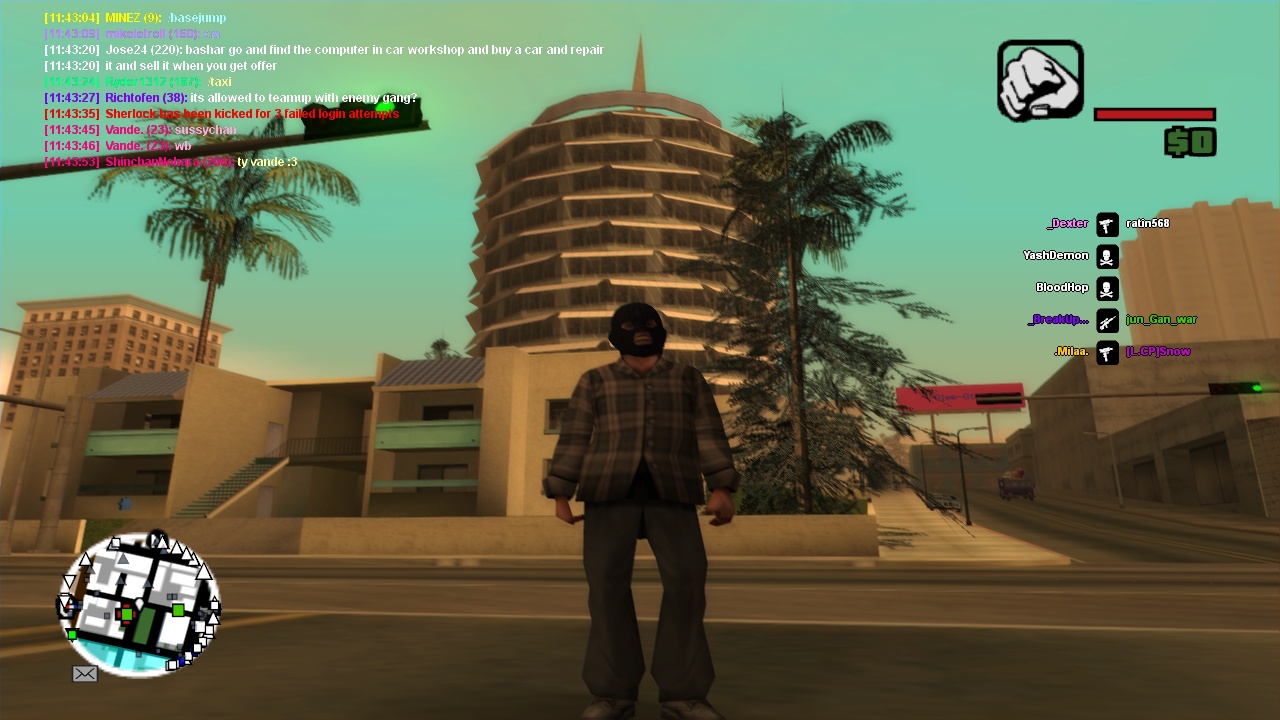The height and width of the screenshot is (720, 1280).
Task: Click the skull icon beside BloodHop
Action: tap(1107, 288)
